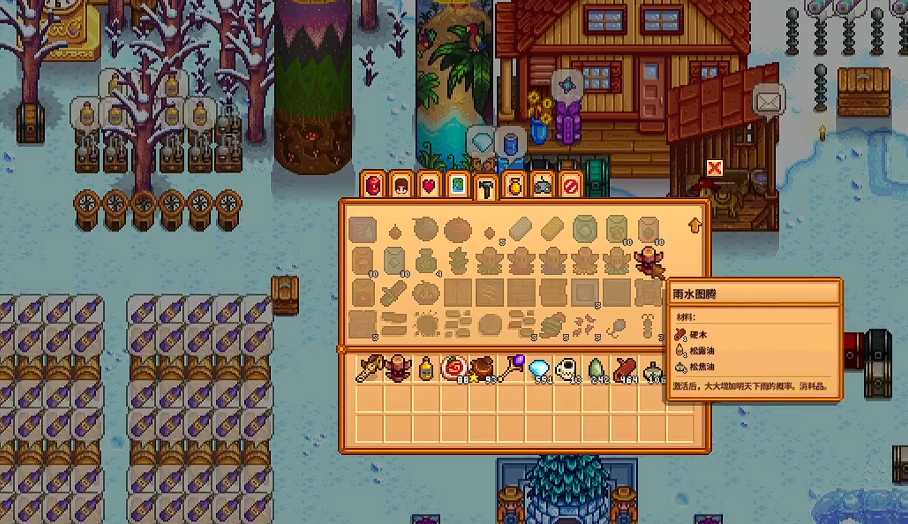Choose the purple-orb wand in the inventory
Screen dimensions: 908x524
coord(512,368)
